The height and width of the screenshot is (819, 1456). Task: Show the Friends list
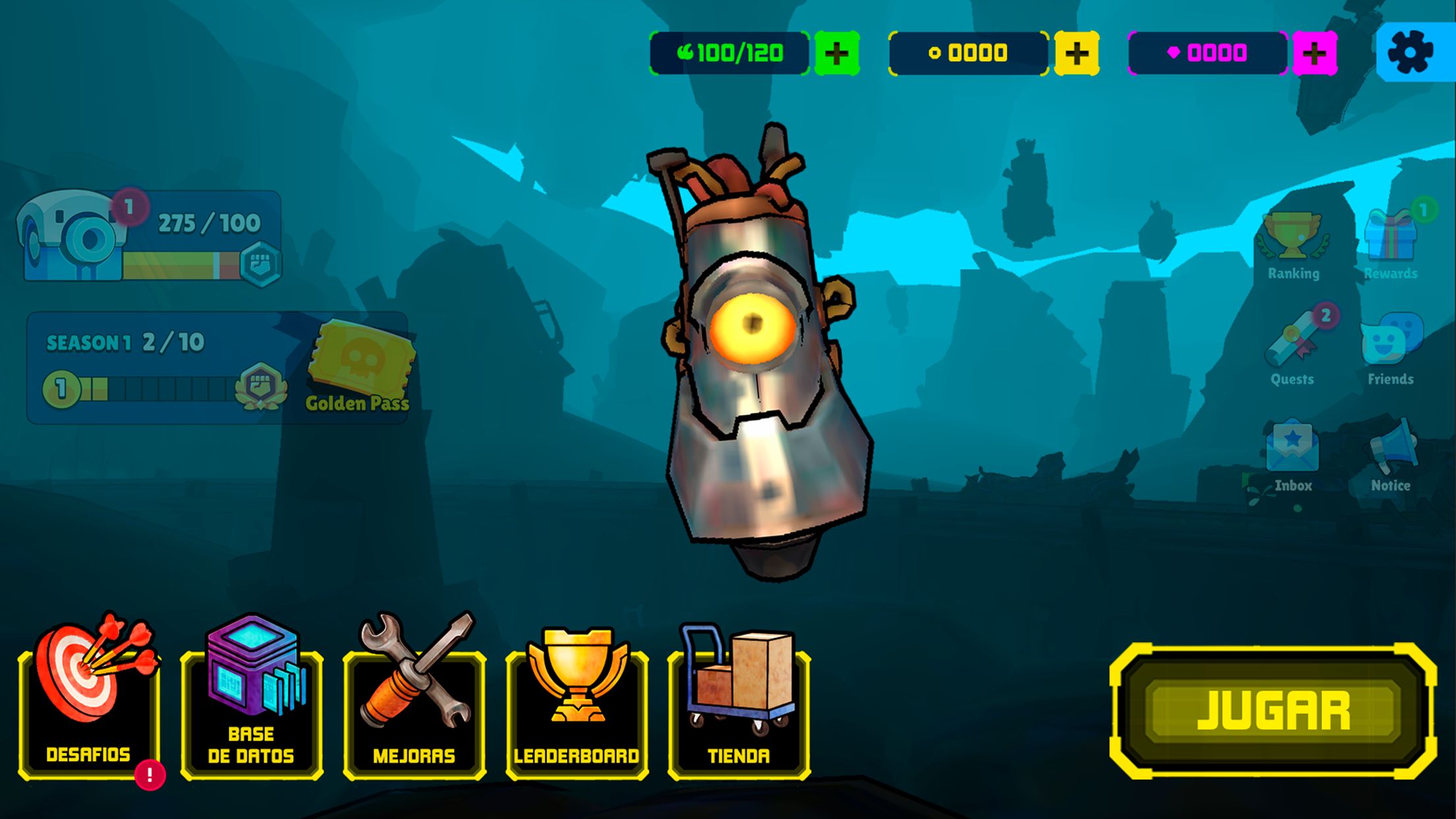tap(1391, 349)
